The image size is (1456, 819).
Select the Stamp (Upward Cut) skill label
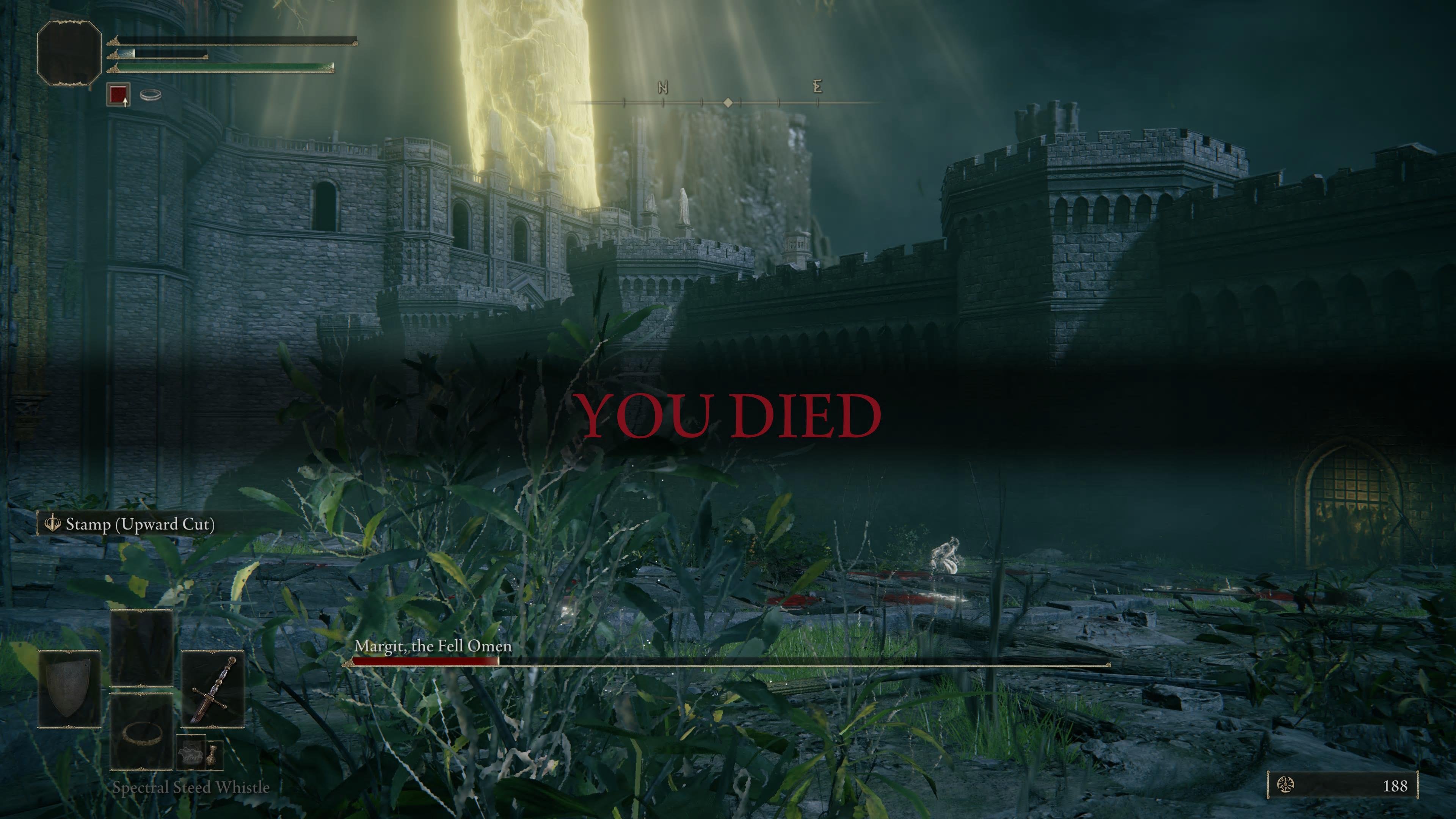tap(140, 524)
